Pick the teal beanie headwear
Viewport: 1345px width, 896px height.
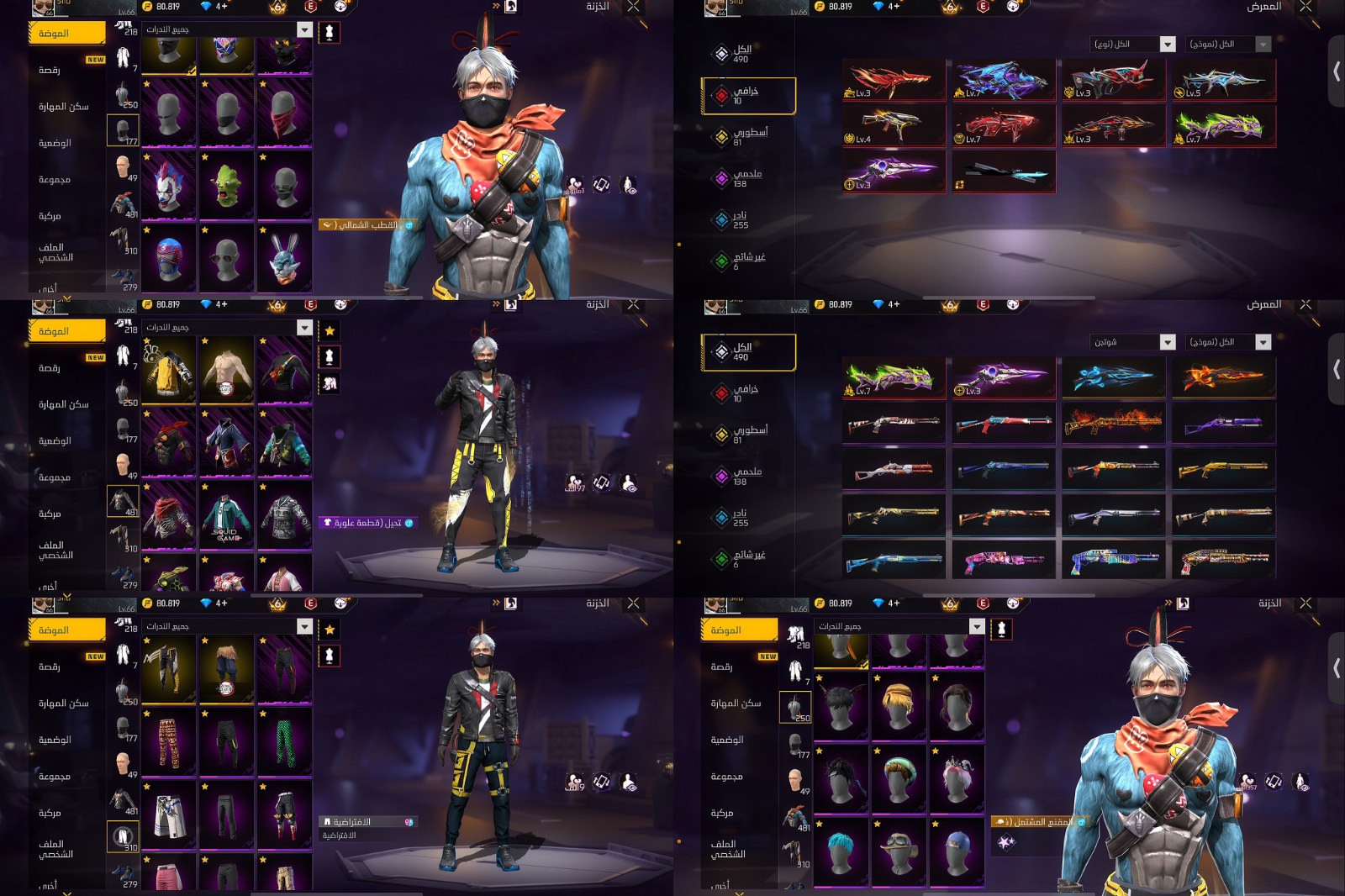pos(899,778)
